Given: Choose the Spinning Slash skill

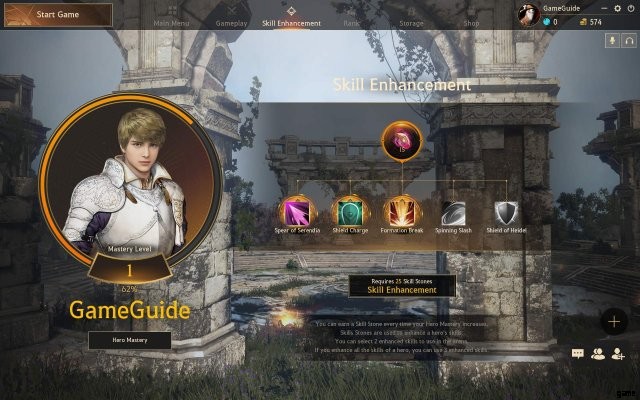Looking at the screenshot, I should (456, 211).
